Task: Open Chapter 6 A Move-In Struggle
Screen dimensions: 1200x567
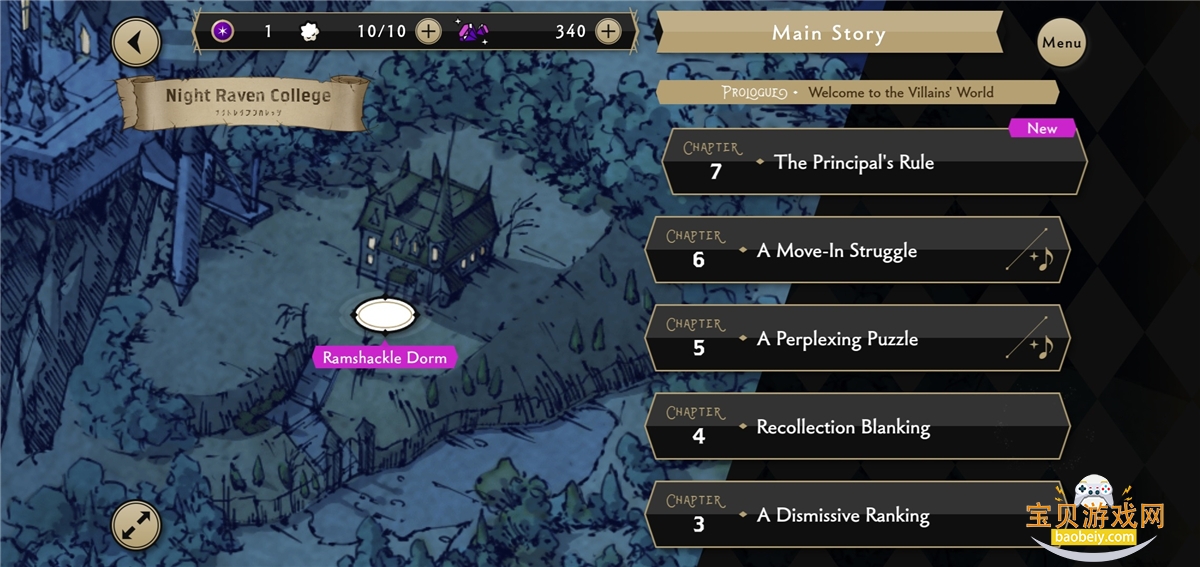Action: click(857, 250)
